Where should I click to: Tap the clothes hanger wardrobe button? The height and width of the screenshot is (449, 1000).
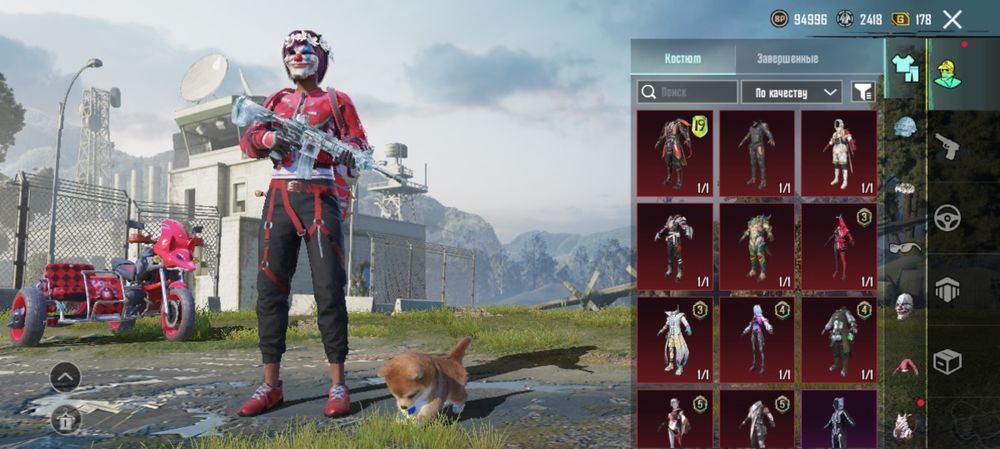[x=65, y=417]
